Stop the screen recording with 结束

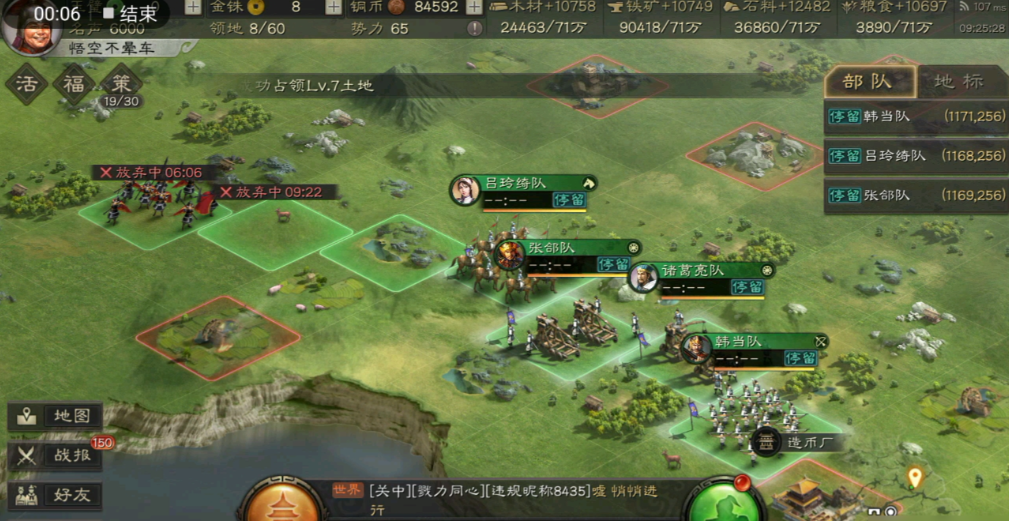pyautogui.click(x=132, y=14)
